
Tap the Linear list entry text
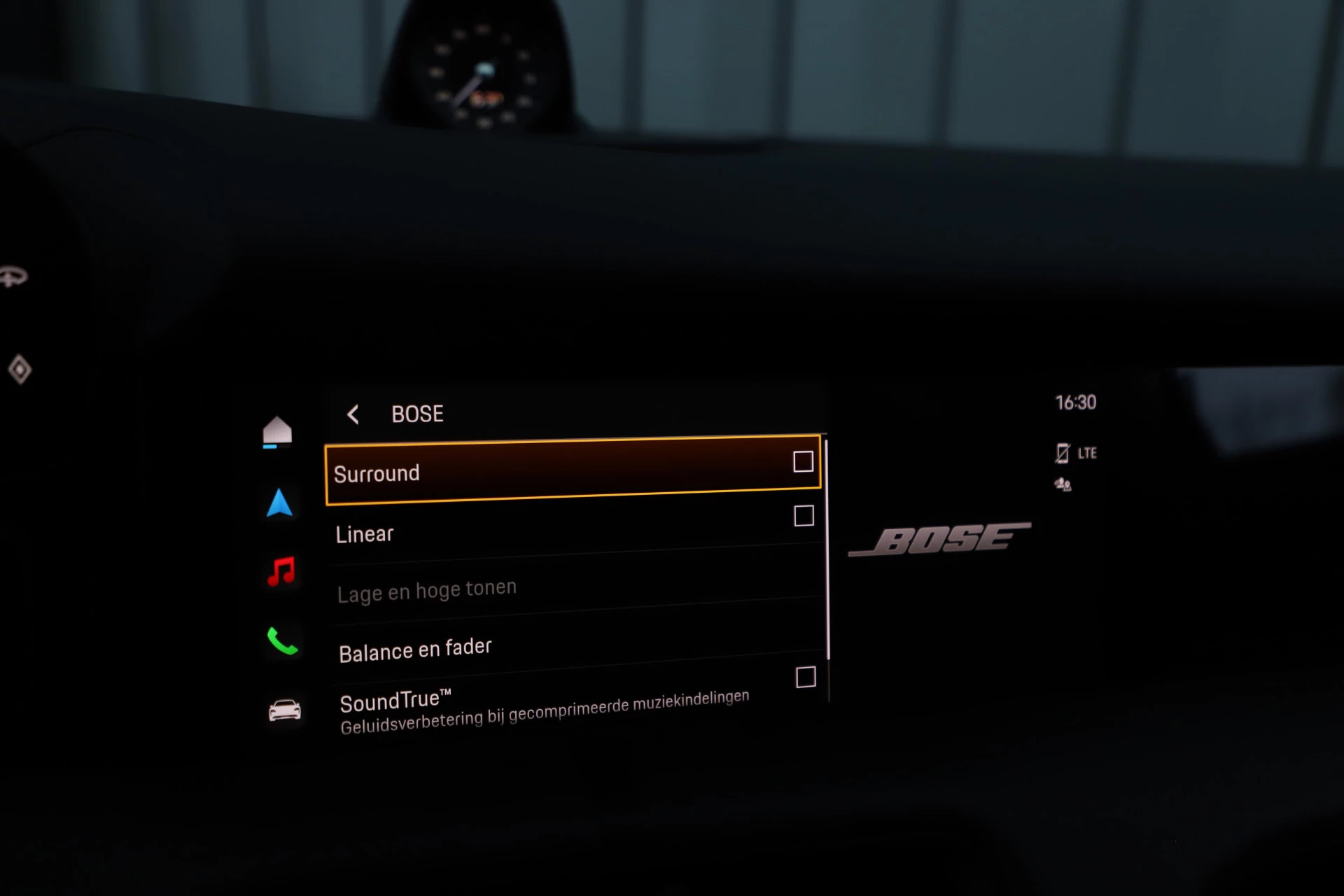(365, 533)
